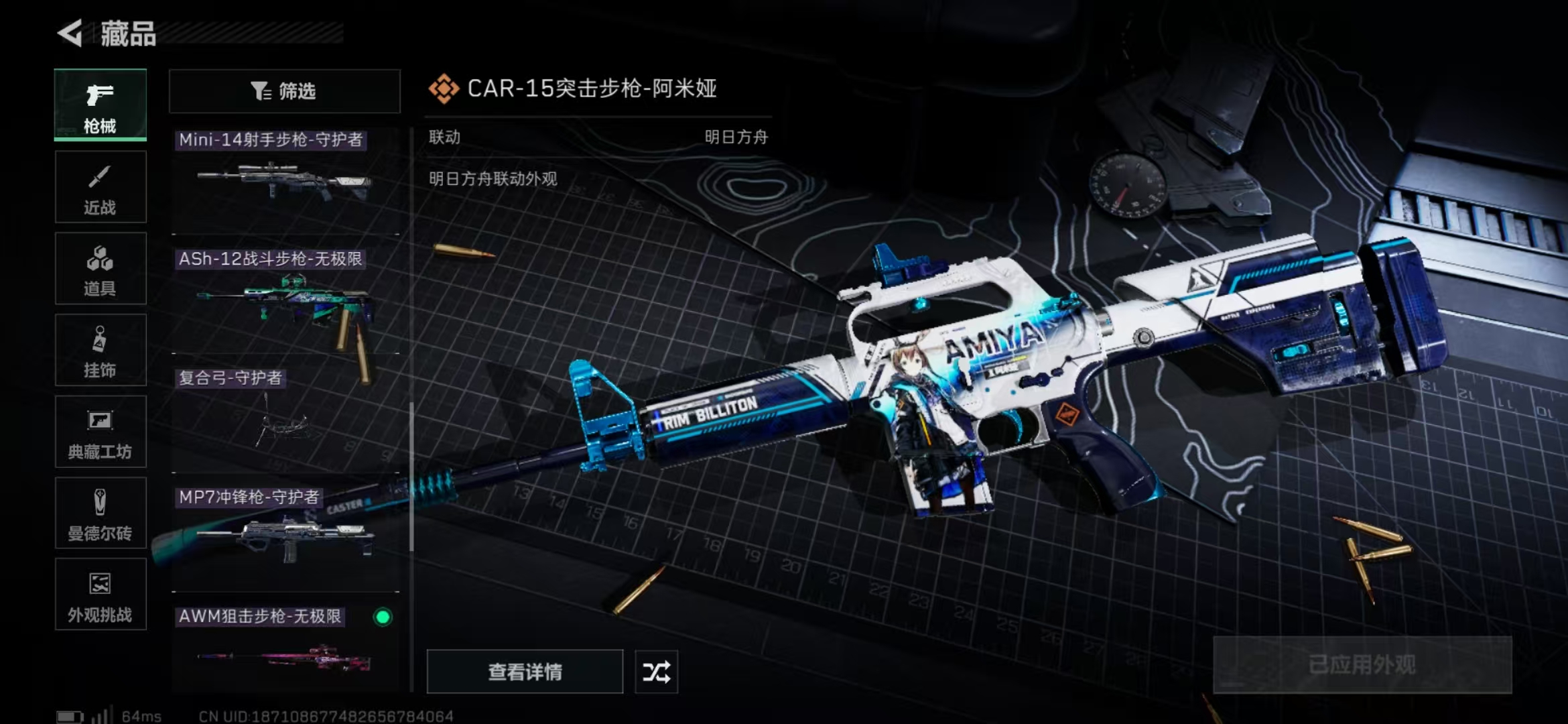This screenshot has width=1568, height=724.
Task: Open the 道具 items category icon
Action: [100, 268]
